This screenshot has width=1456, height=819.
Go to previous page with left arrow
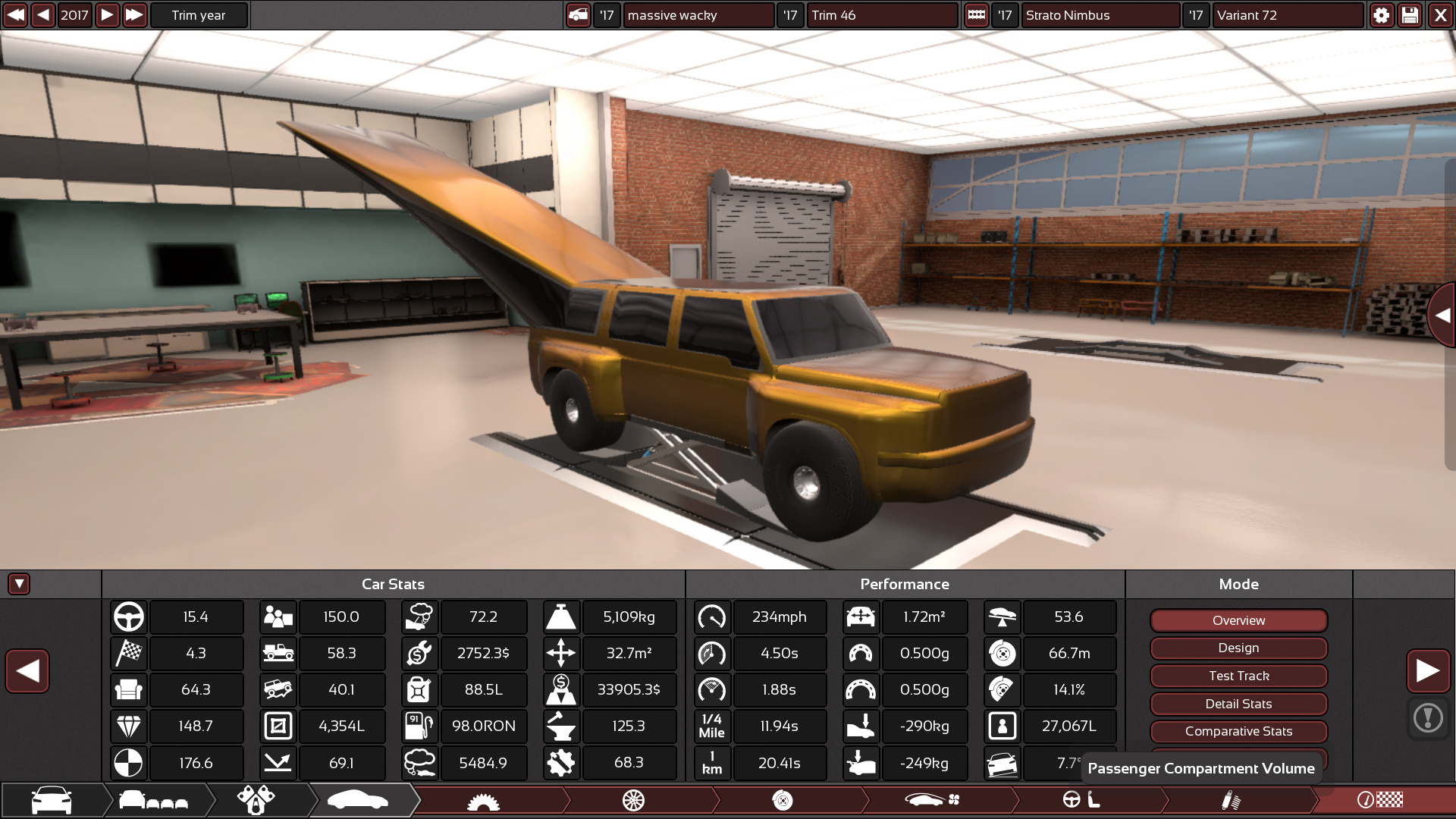[27, 671]
